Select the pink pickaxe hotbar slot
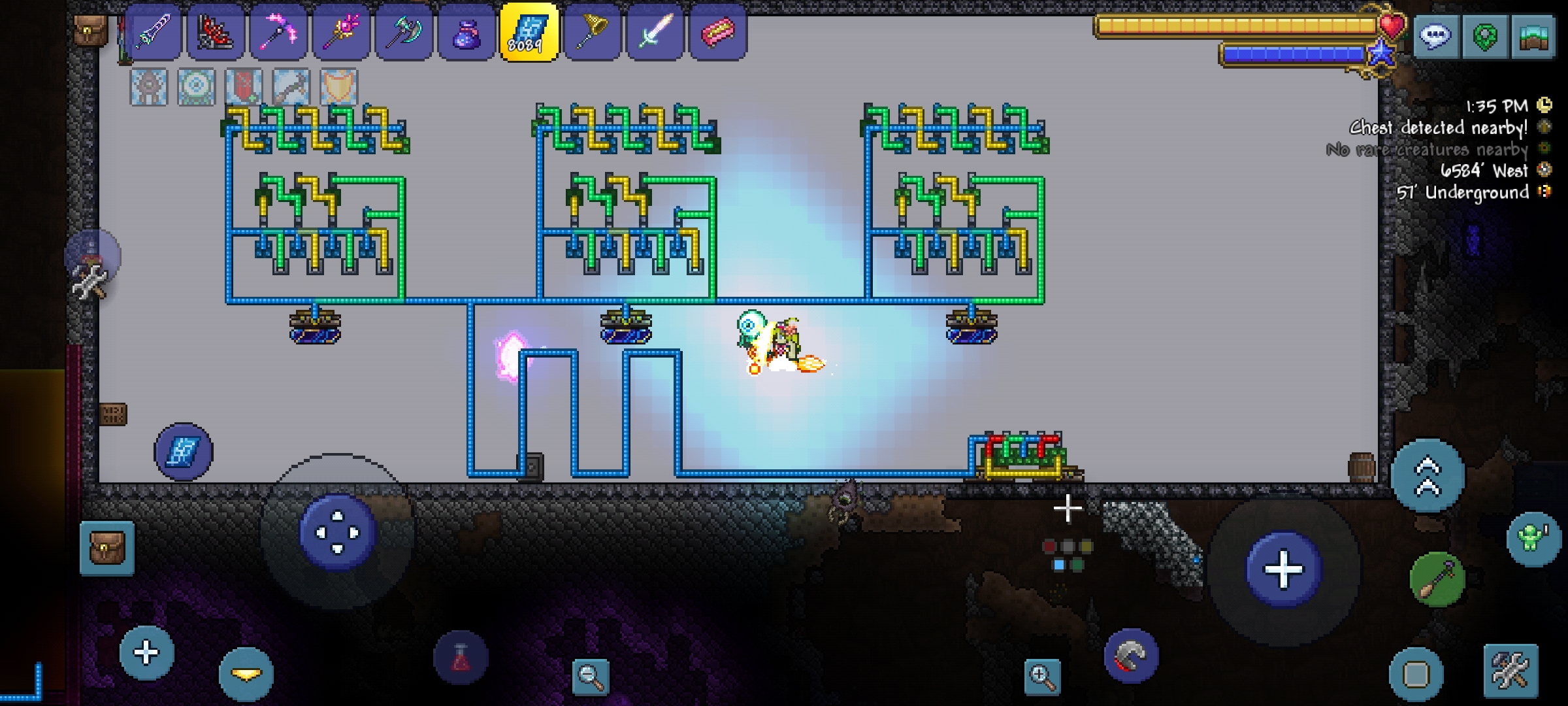 coord(278,32)
